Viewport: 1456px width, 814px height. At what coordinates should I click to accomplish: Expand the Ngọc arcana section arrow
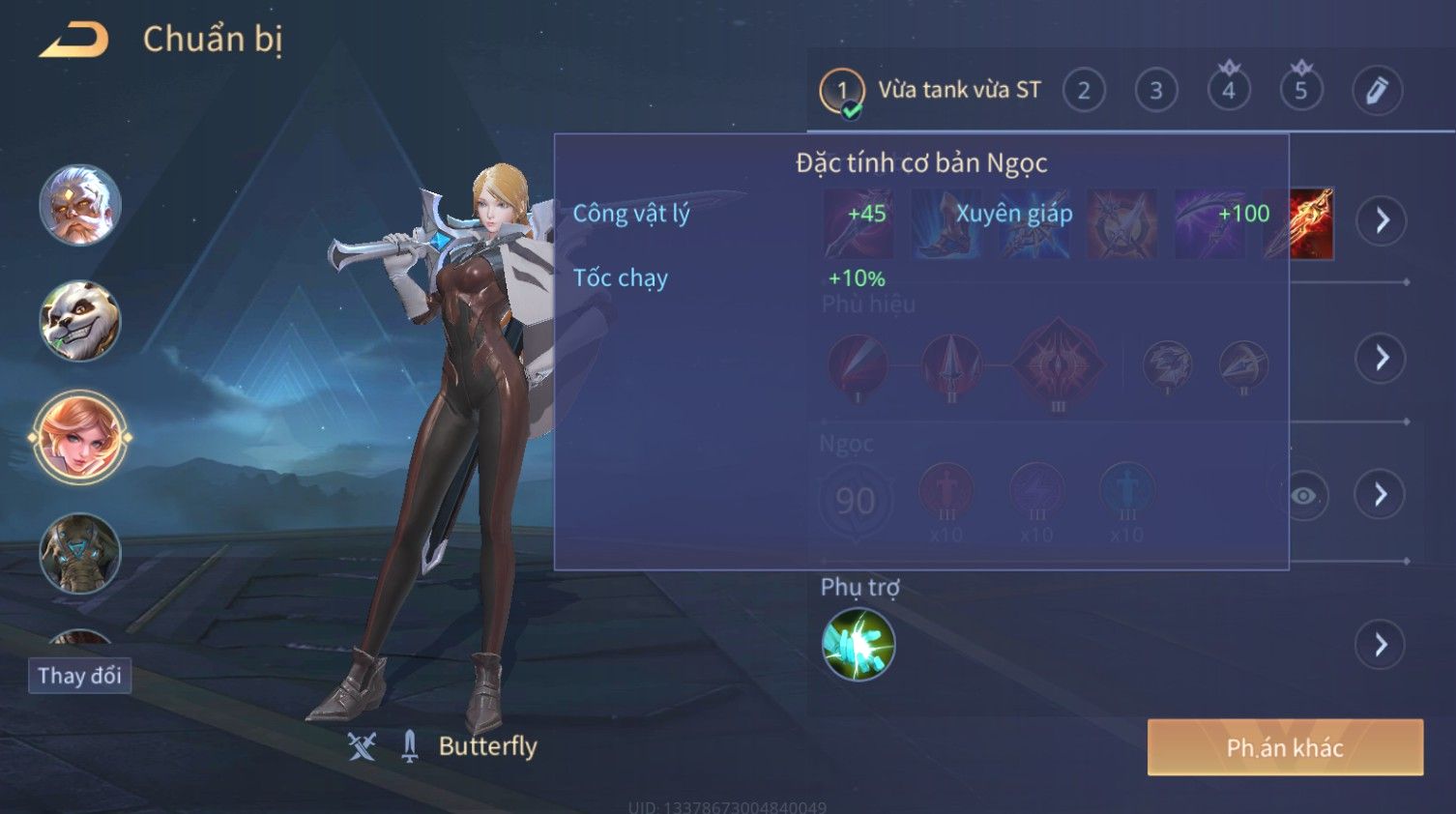[1380, 495]
